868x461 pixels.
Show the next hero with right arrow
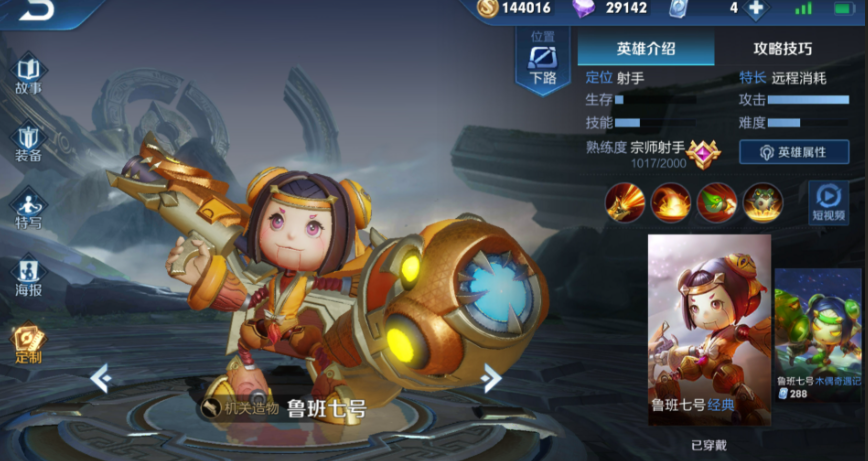pos(491,378)
